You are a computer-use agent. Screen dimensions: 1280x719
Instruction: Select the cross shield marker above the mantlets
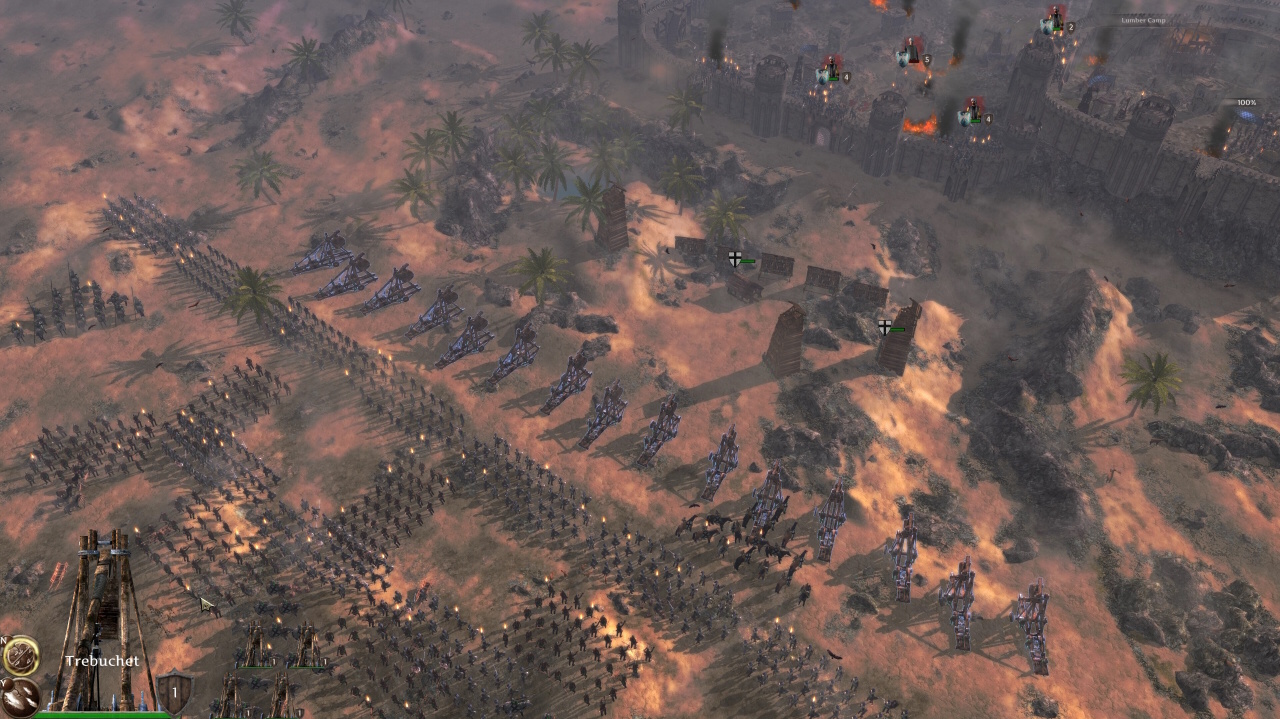[735, 259]
